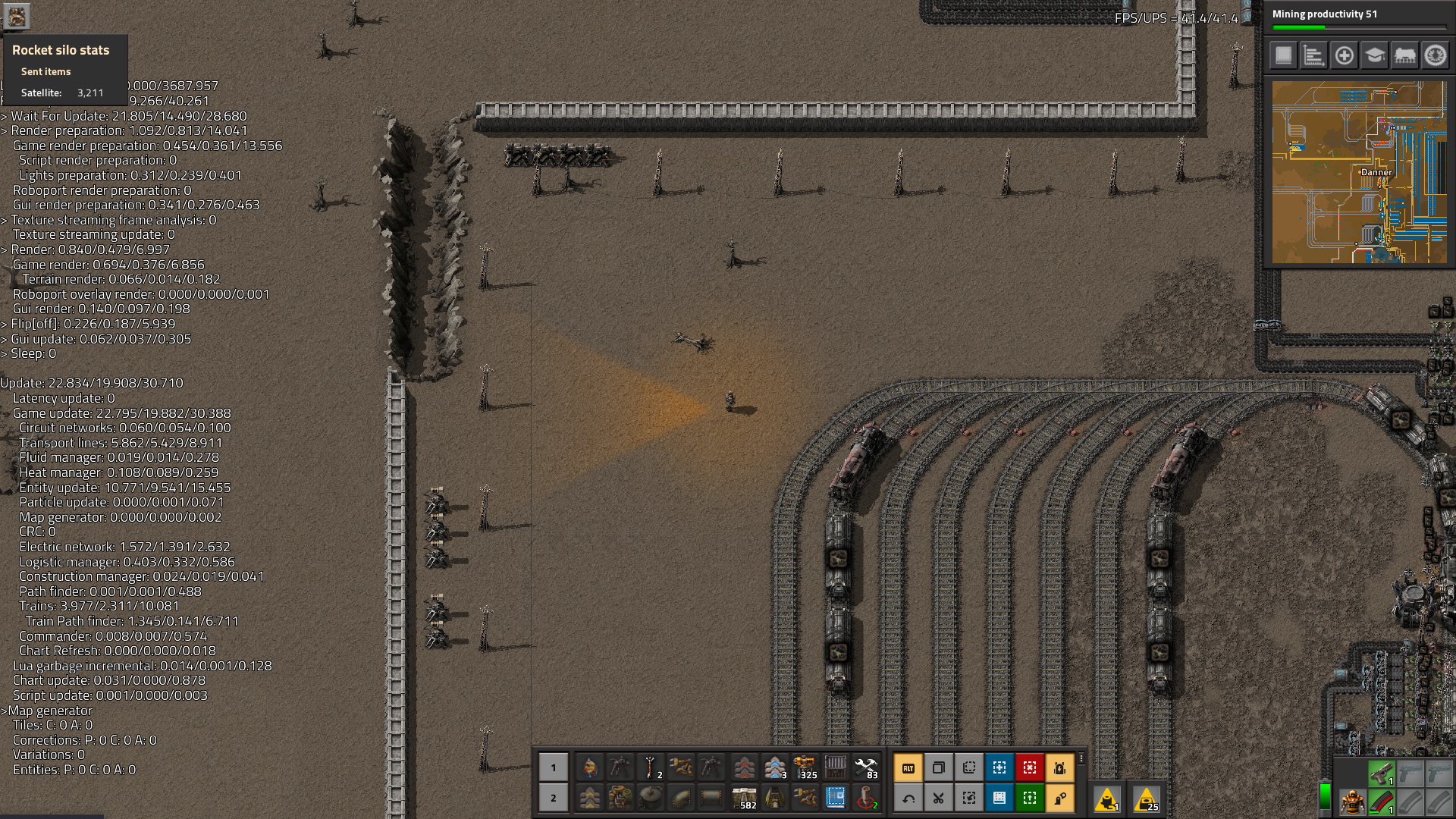The image size is (1456, 819).
Task: Open the orange power armor slot
Action: 1351,802
